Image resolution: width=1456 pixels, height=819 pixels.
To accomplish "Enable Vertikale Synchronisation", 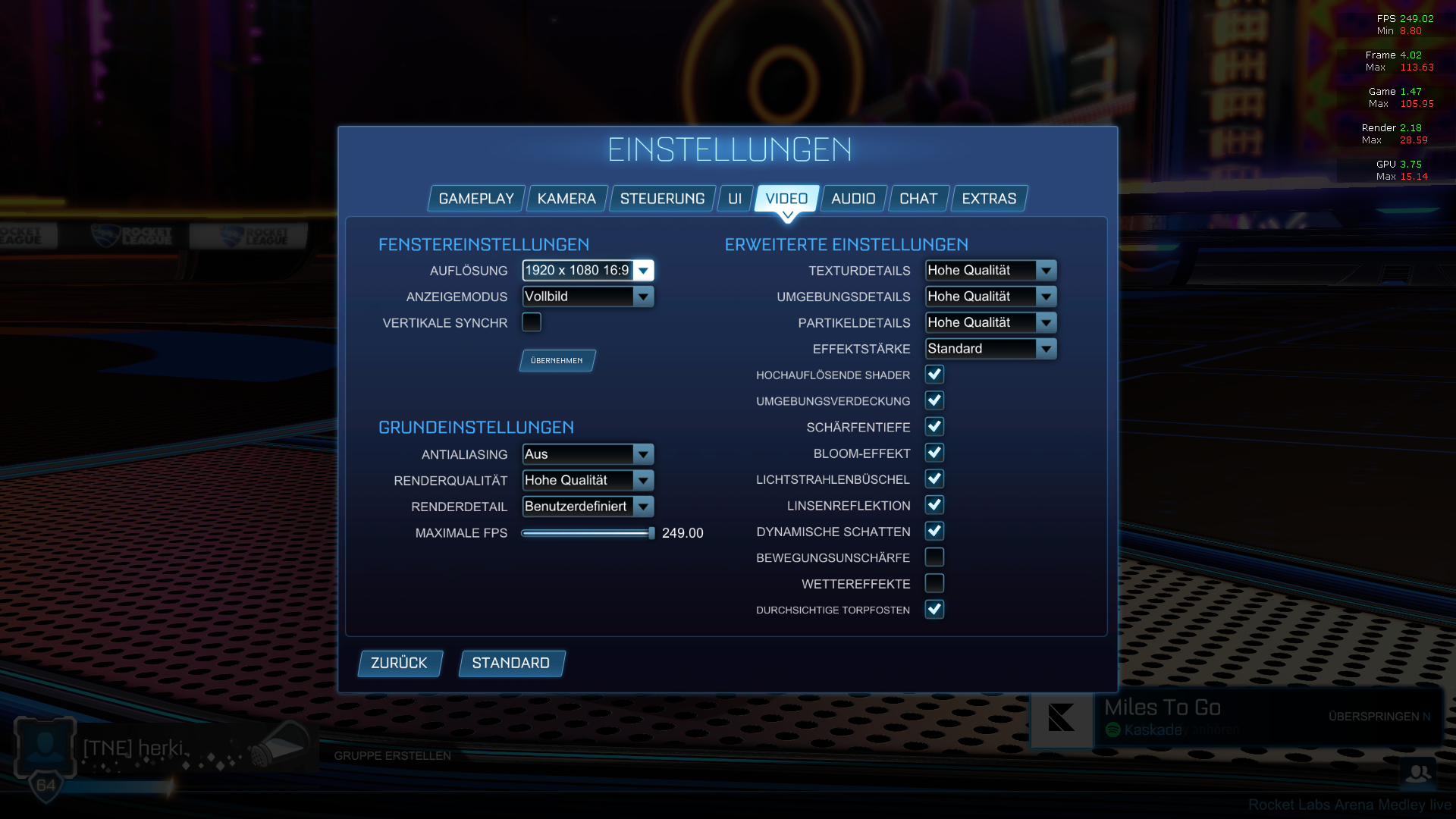I will (532, 322).
